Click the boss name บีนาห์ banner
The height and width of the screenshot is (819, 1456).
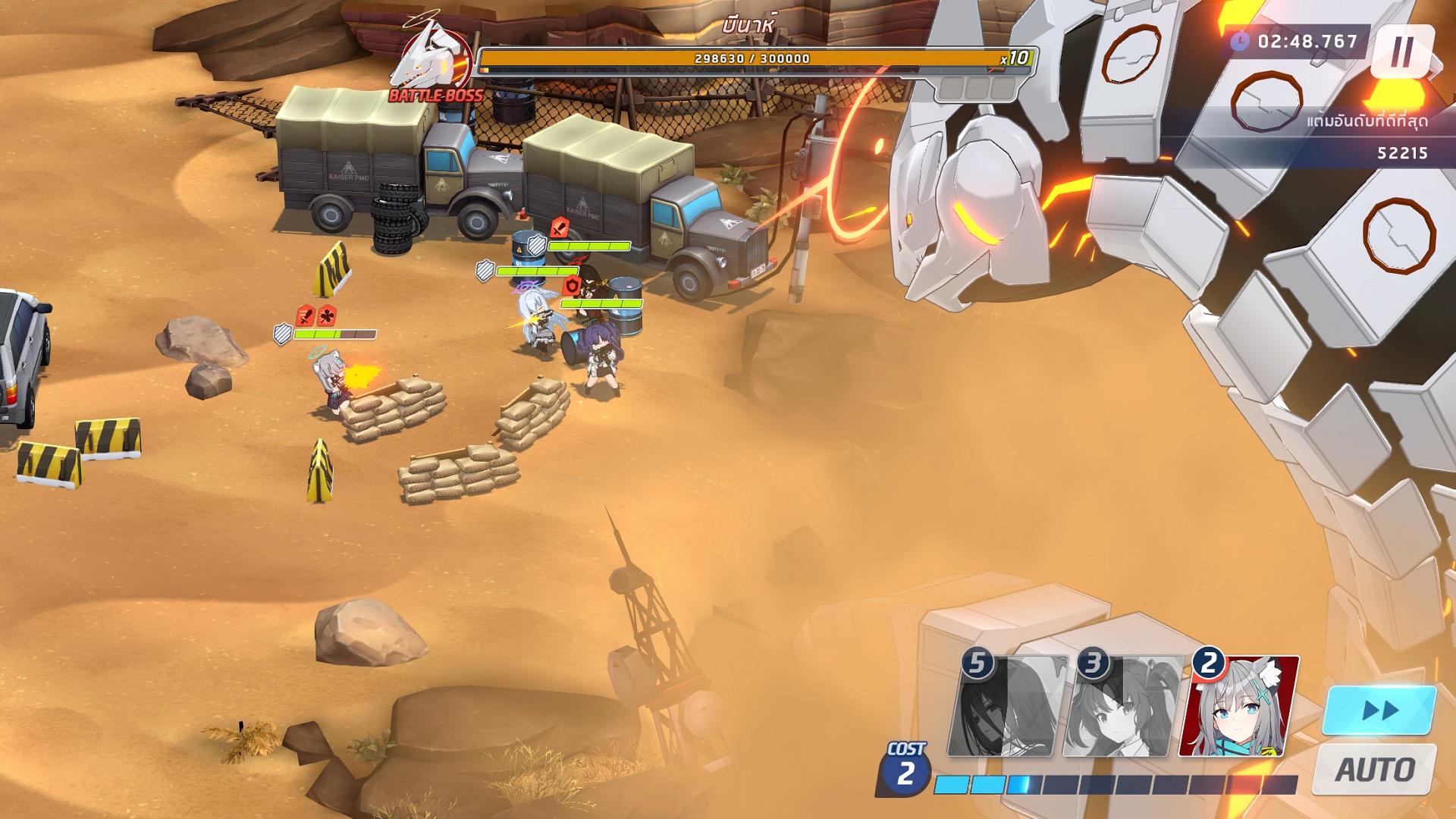pos(749,23)
